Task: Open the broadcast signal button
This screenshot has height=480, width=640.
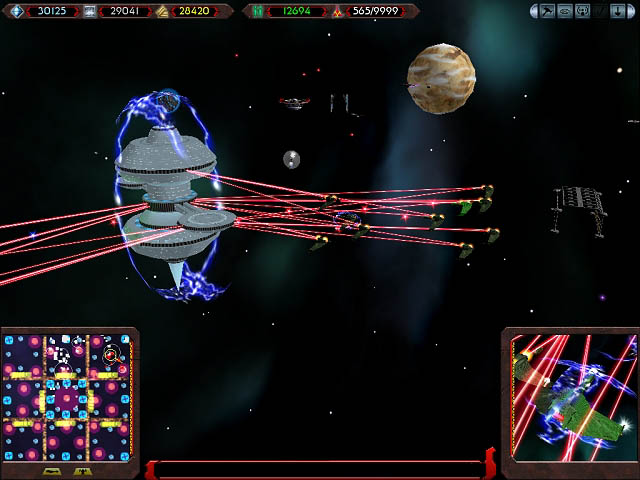Action: [583, 11]
